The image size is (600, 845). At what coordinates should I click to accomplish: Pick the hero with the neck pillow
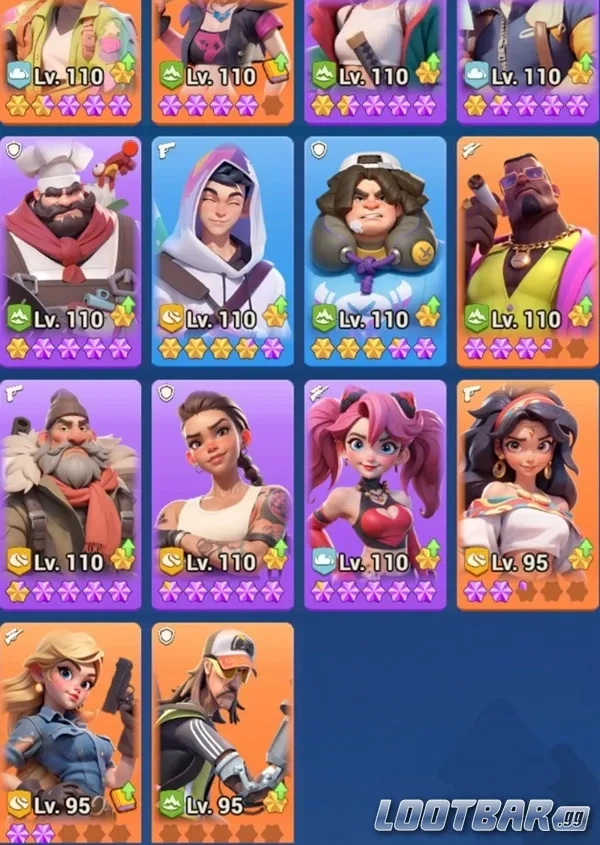point(375,250)
